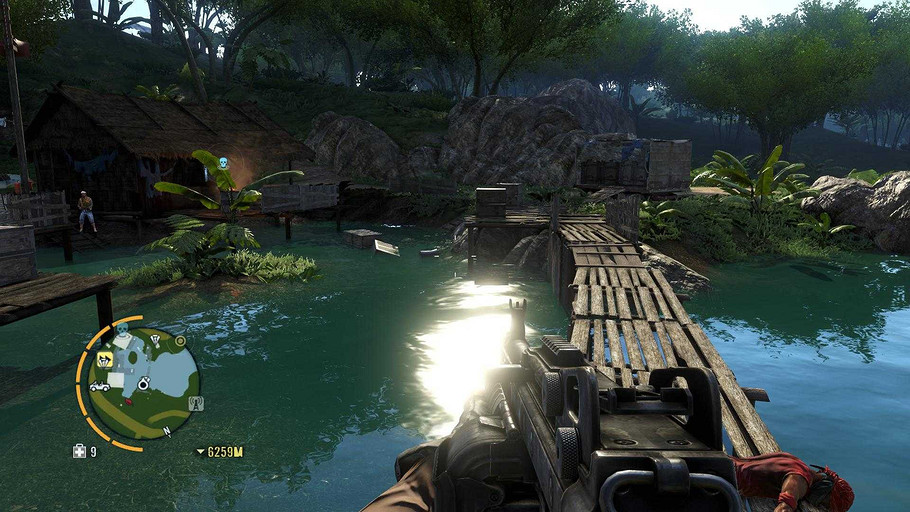Select the hang glider icon on minimap
Viewport: 910px width, 512px height.
click(x=156, y=339)
